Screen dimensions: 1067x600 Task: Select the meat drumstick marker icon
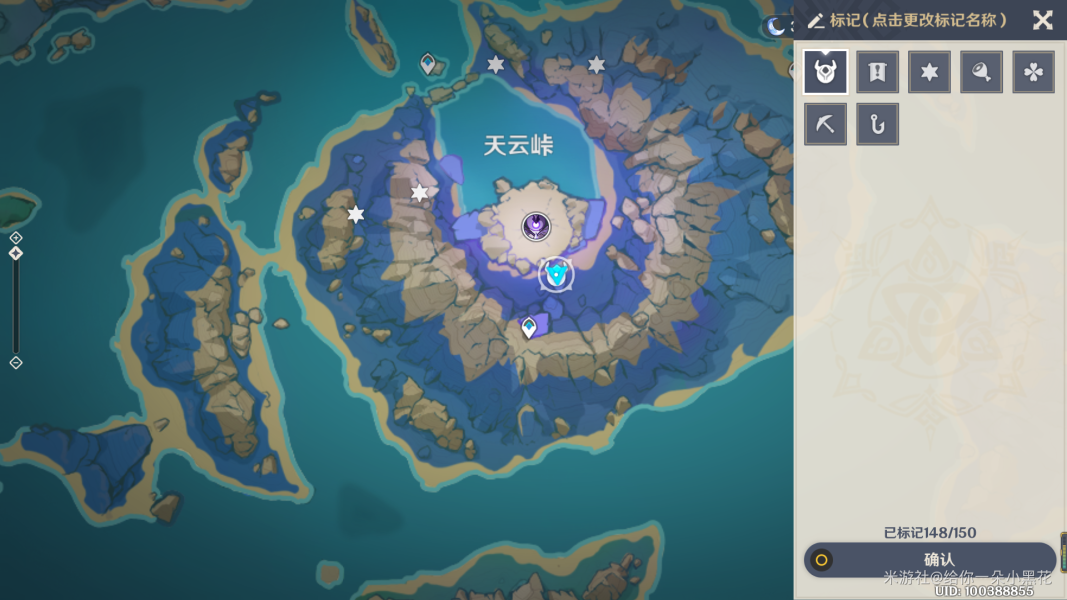pyautogui.click(x=981, y=72)
